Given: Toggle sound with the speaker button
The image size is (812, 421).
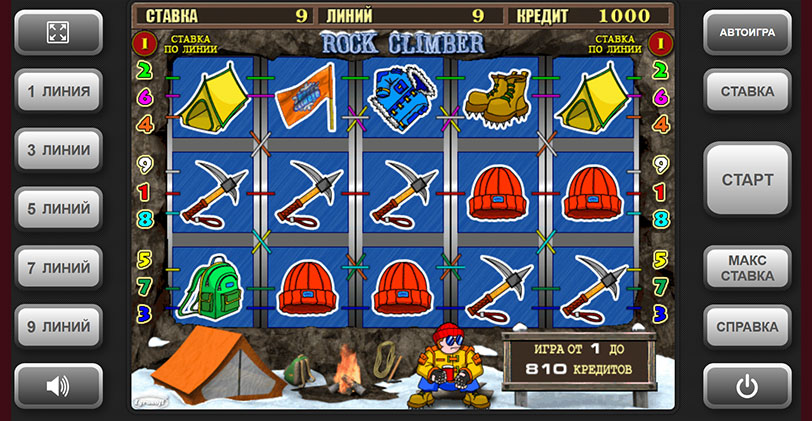Looking at the screenshot, I should coord(59,385).
